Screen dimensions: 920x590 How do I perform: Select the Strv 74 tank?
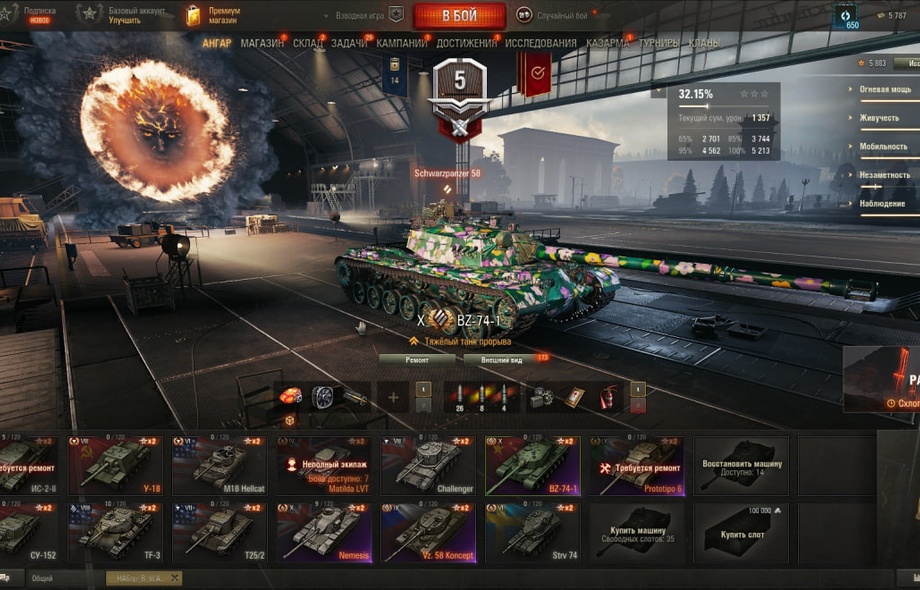tap(531, 533)
